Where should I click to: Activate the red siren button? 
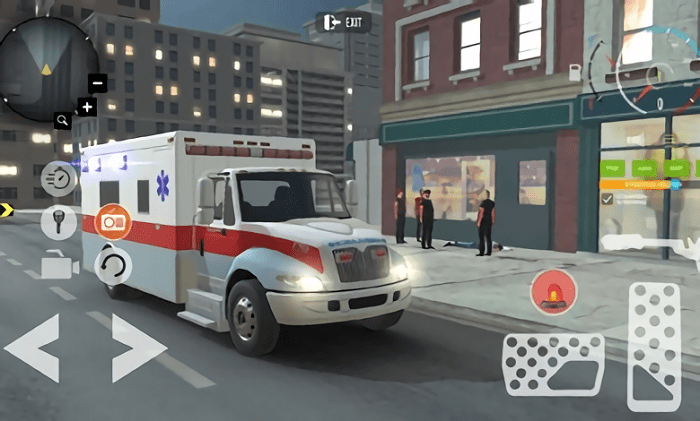553,290
